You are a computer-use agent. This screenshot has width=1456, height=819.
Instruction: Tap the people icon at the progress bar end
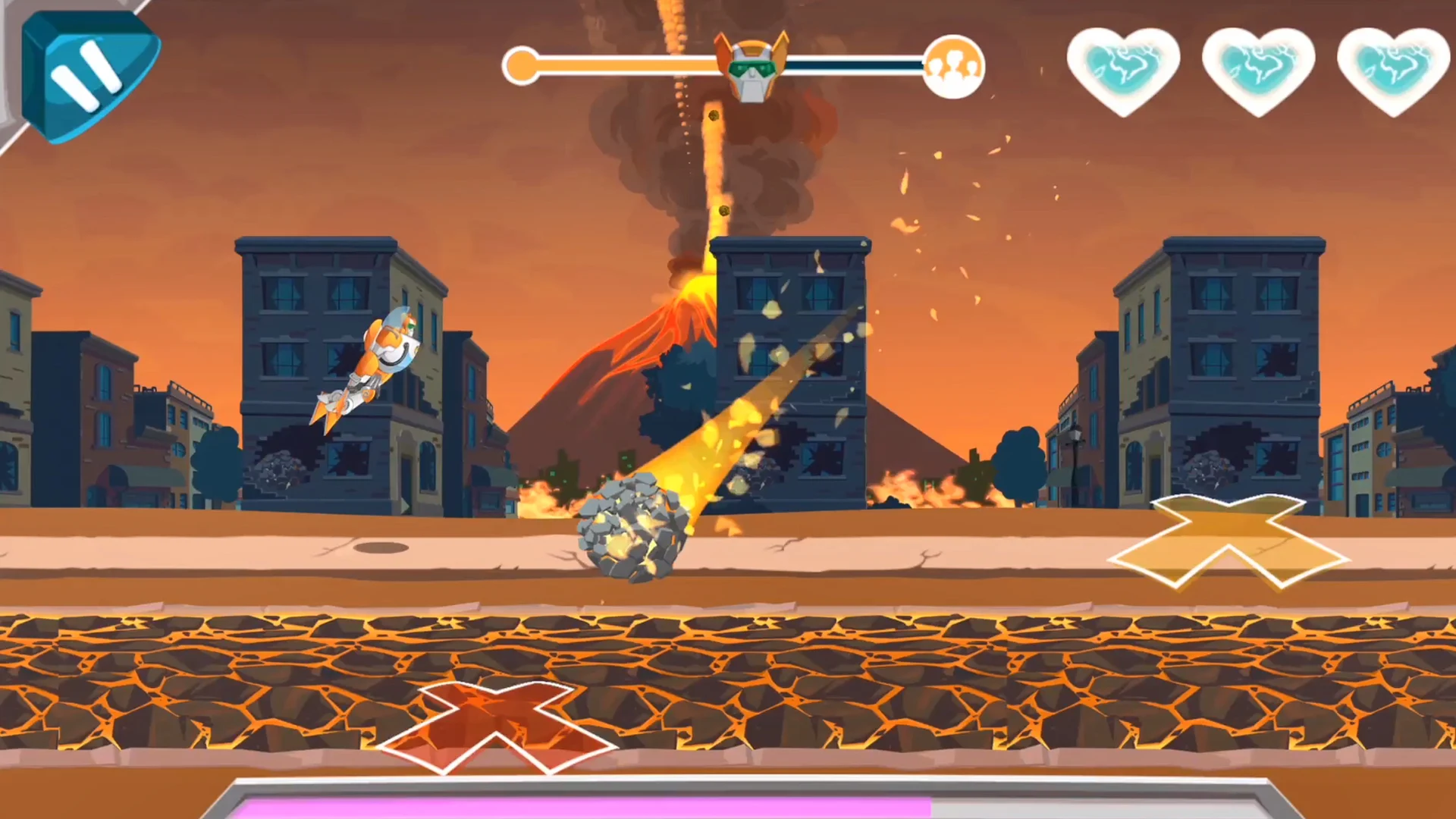coord(954,67)
